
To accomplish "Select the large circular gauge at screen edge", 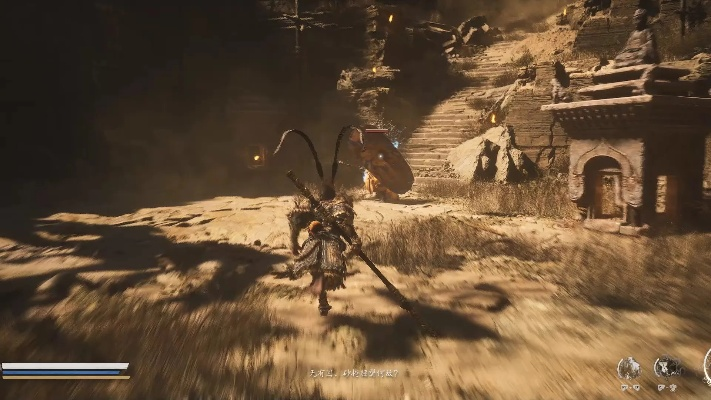I will 707,366.
